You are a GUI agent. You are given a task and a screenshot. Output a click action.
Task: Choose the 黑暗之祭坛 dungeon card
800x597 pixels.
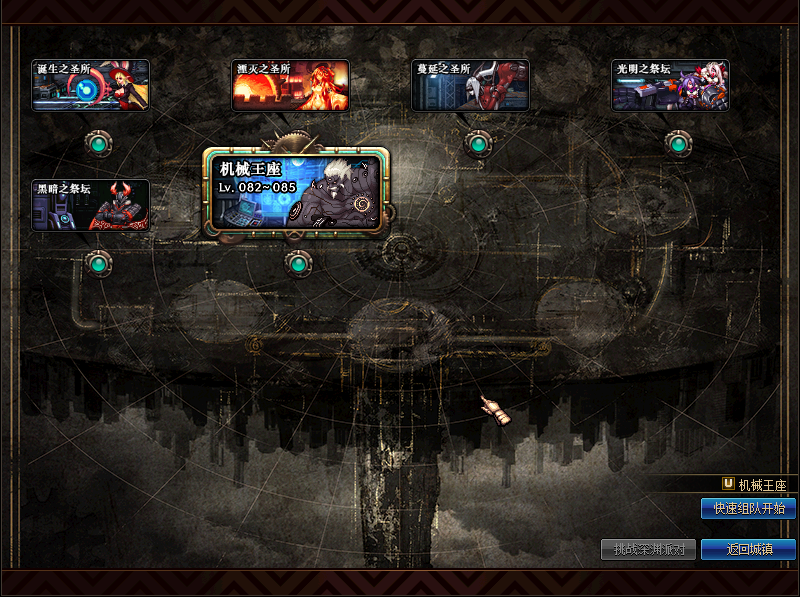point(91,206)
